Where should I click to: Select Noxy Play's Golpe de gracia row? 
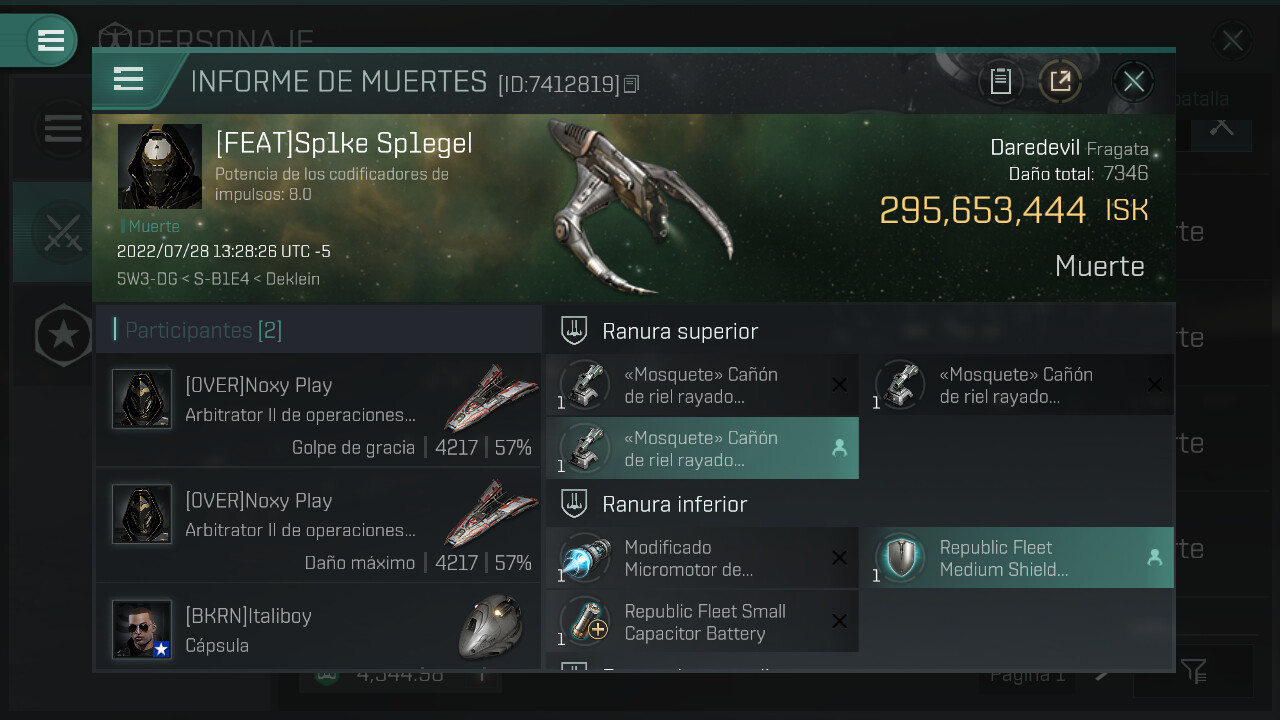318,410
